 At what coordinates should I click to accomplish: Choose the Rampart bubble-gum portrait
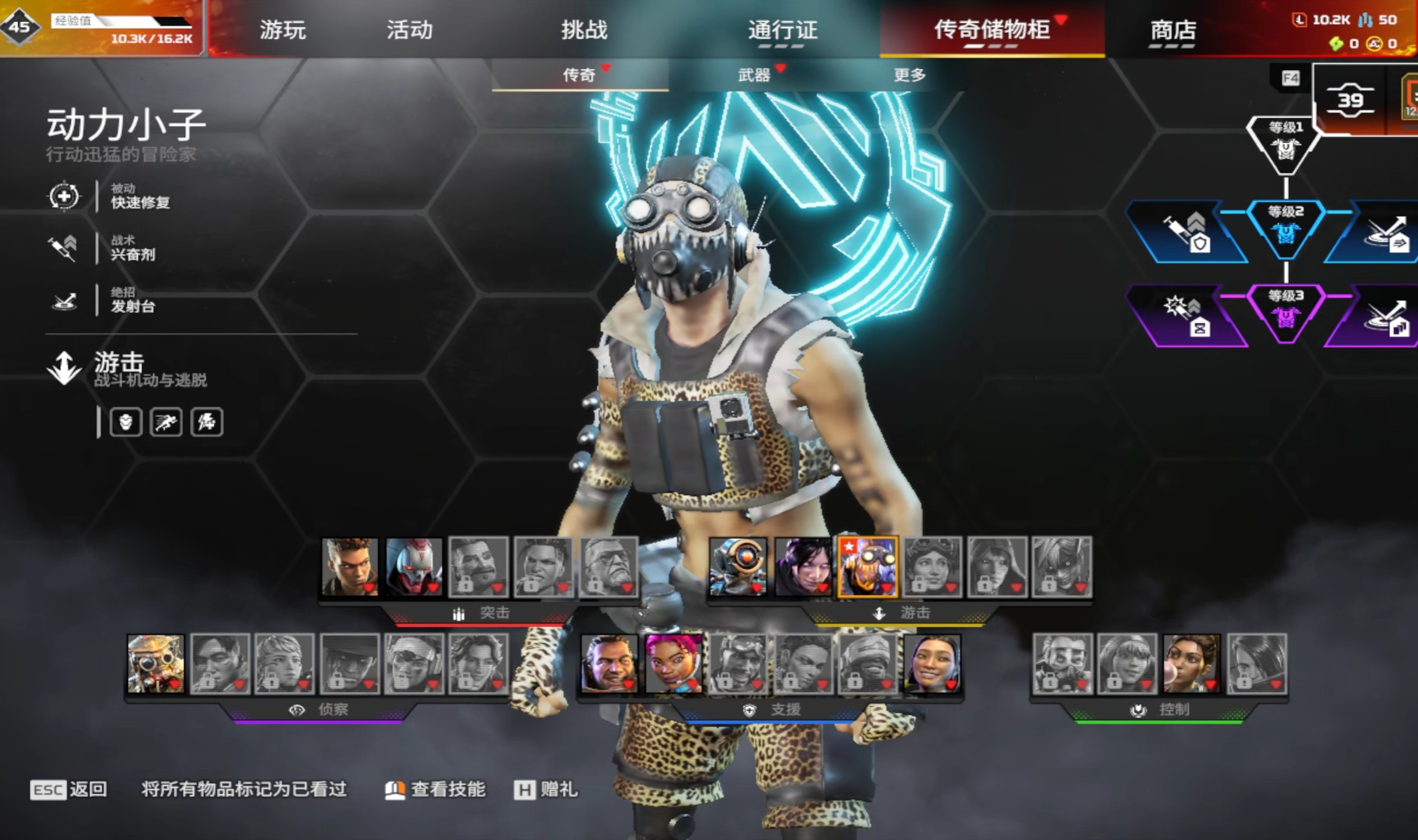click(1191, 664)
